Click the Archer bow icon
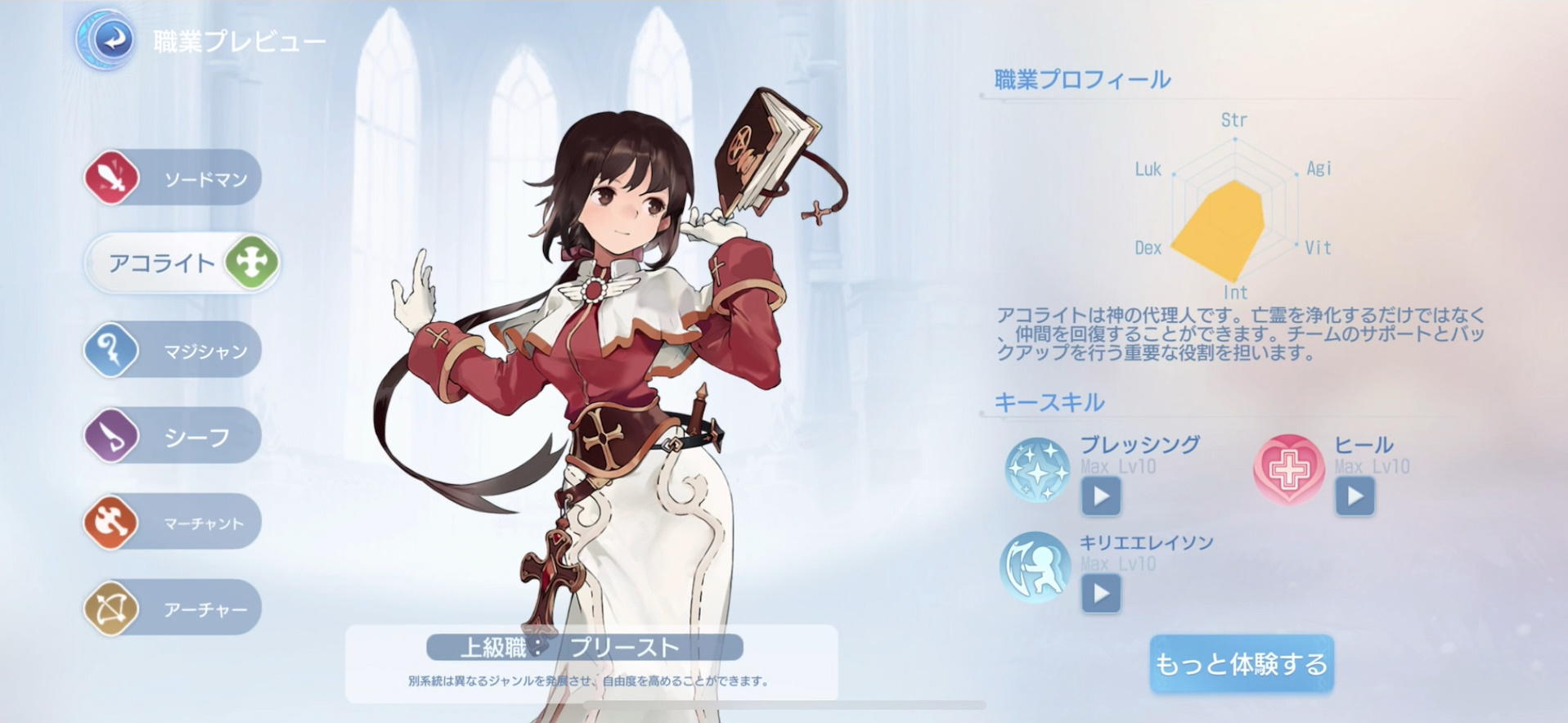 (110, 608)
